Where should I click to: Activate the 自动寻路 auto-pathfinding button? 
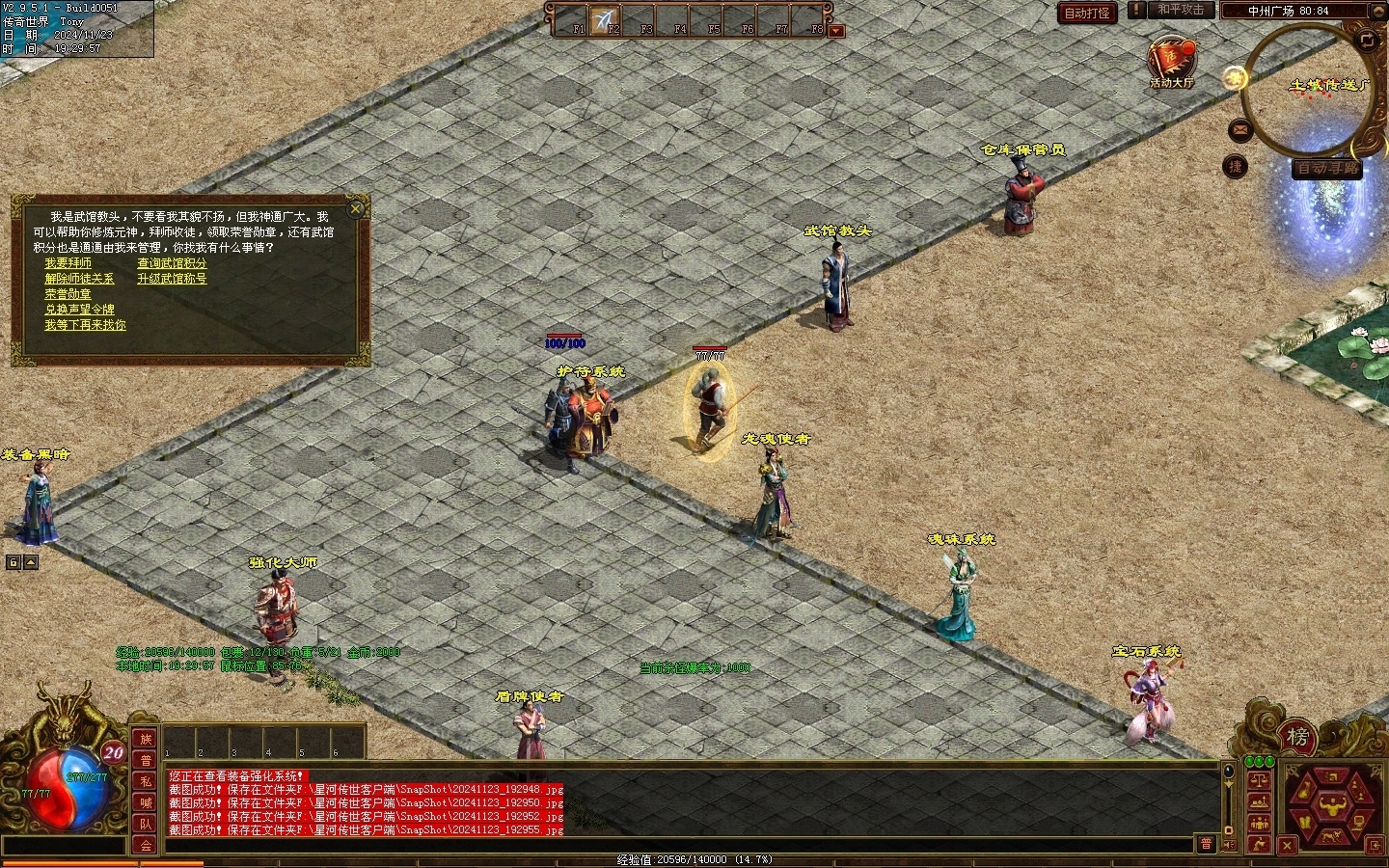[x=1327, y=168]
